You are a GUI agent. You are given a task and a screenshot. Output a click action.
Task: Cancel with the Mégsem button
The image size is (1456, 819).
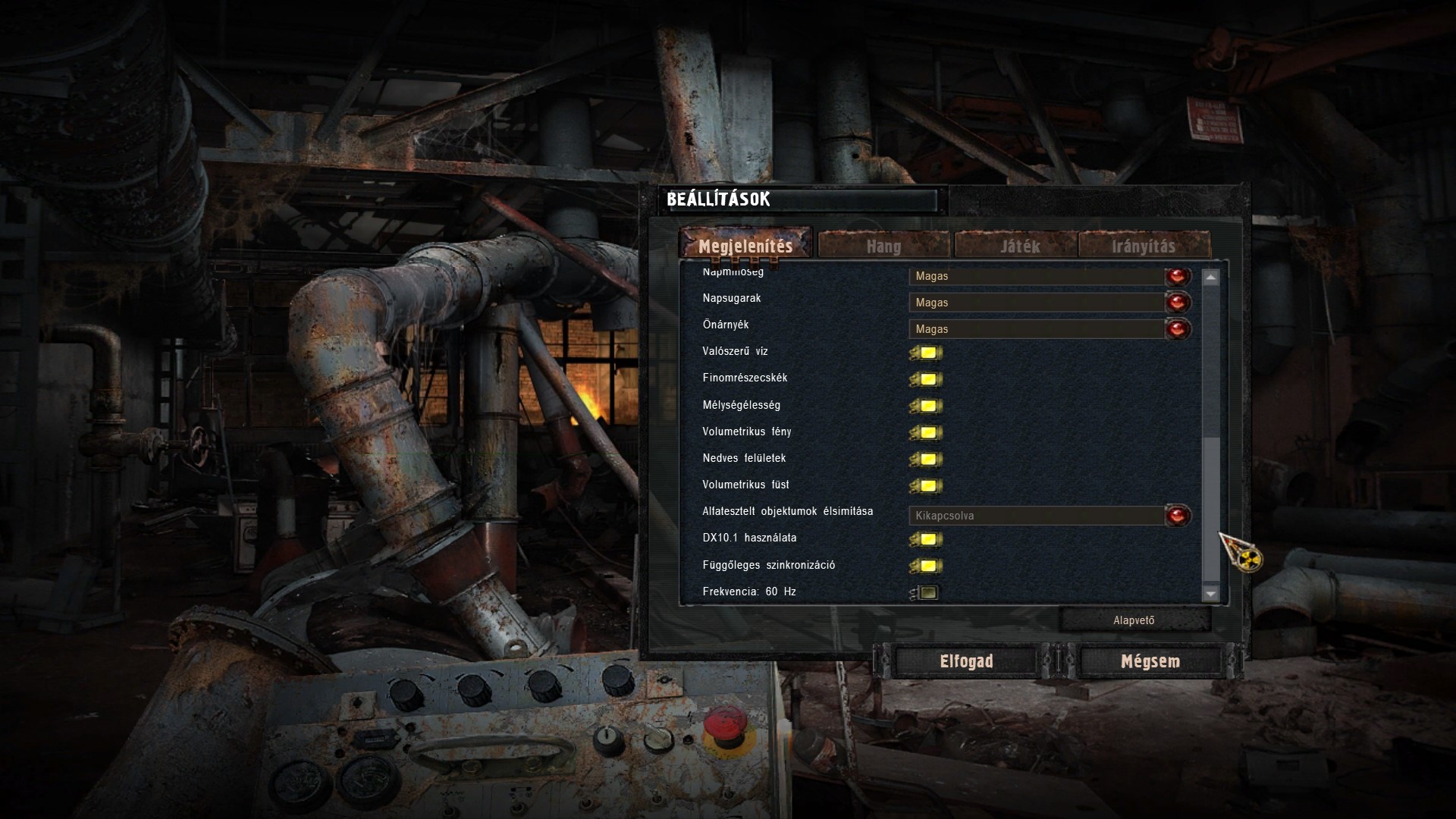1150,661
